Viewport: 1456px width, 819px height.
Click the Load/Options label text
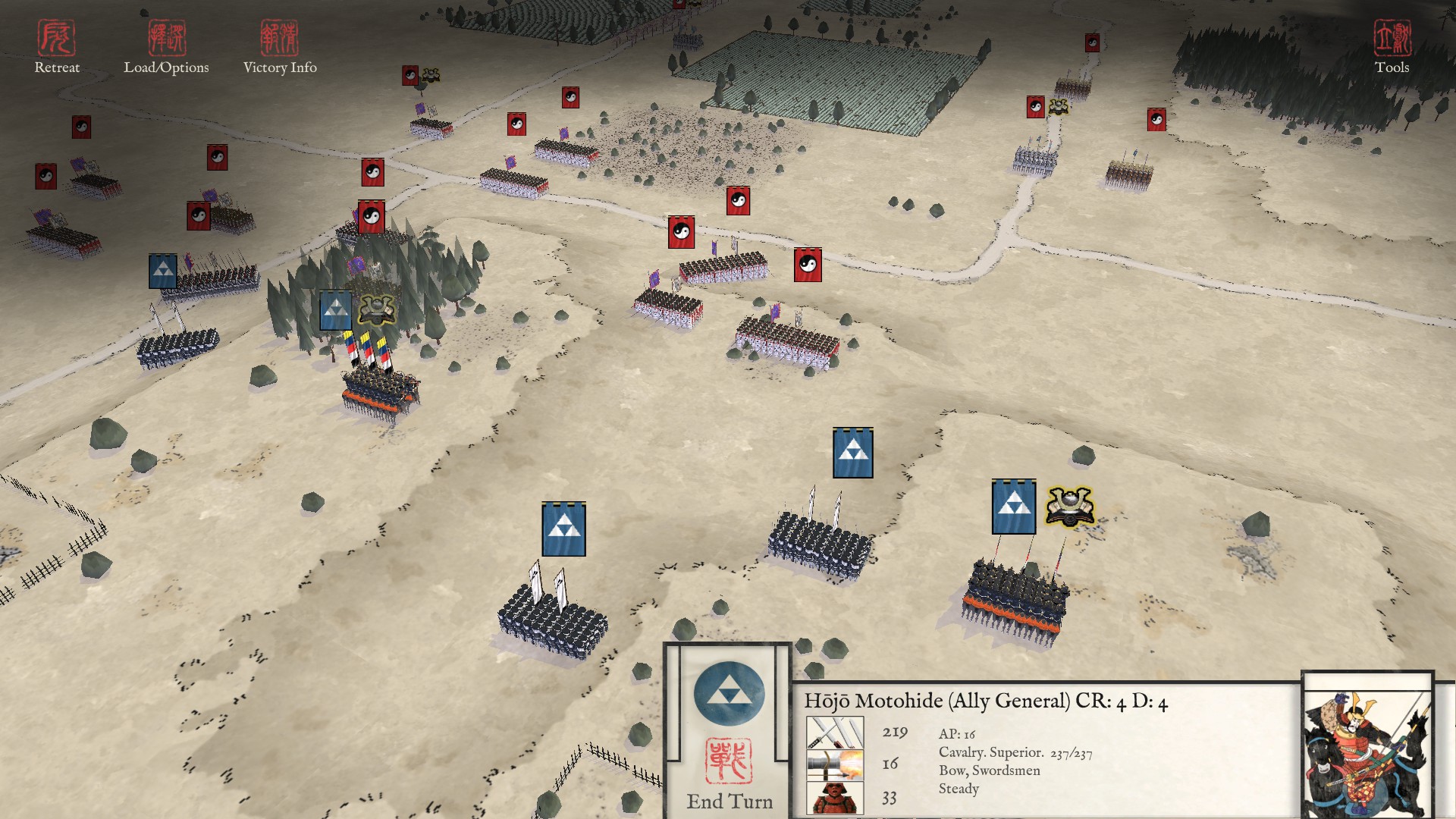[x=168, y=68]
